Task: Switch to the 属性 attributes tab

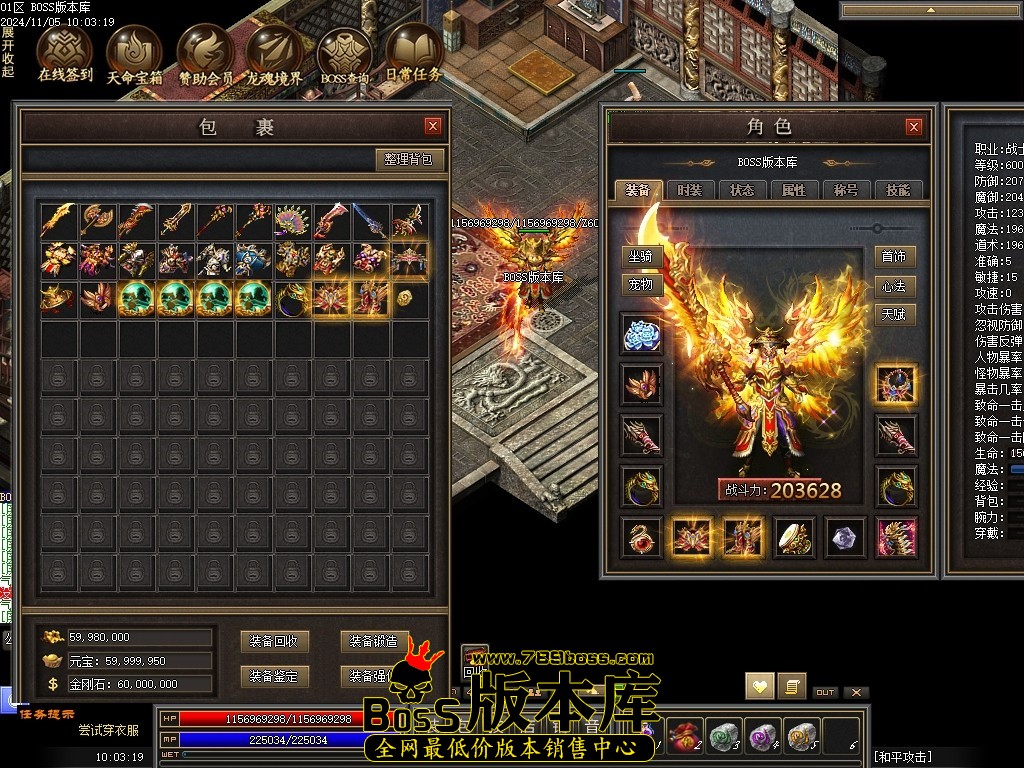Action: 794,190
